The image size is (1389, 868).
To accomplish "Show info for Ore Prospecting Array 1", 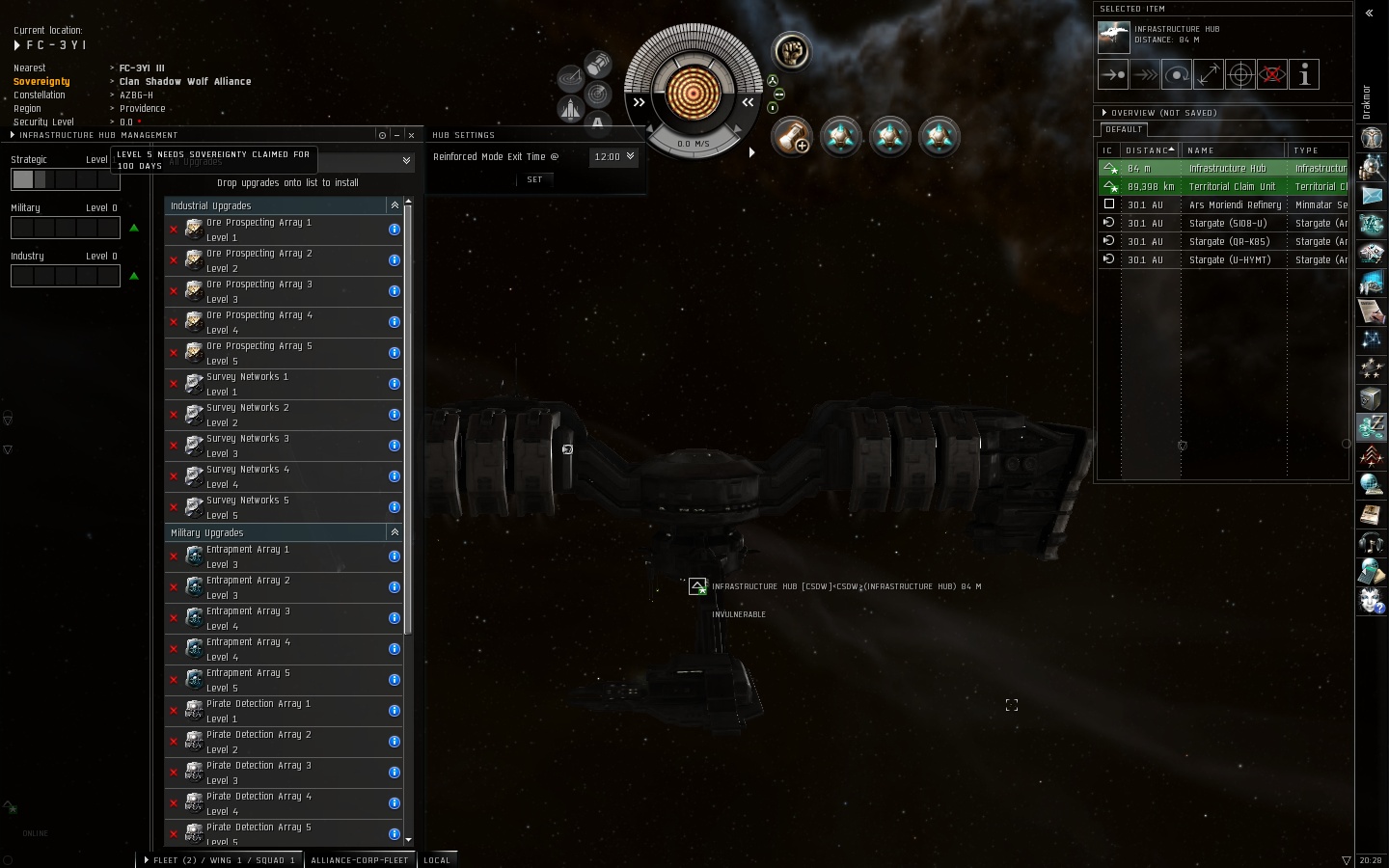I will tap(395, 230).
